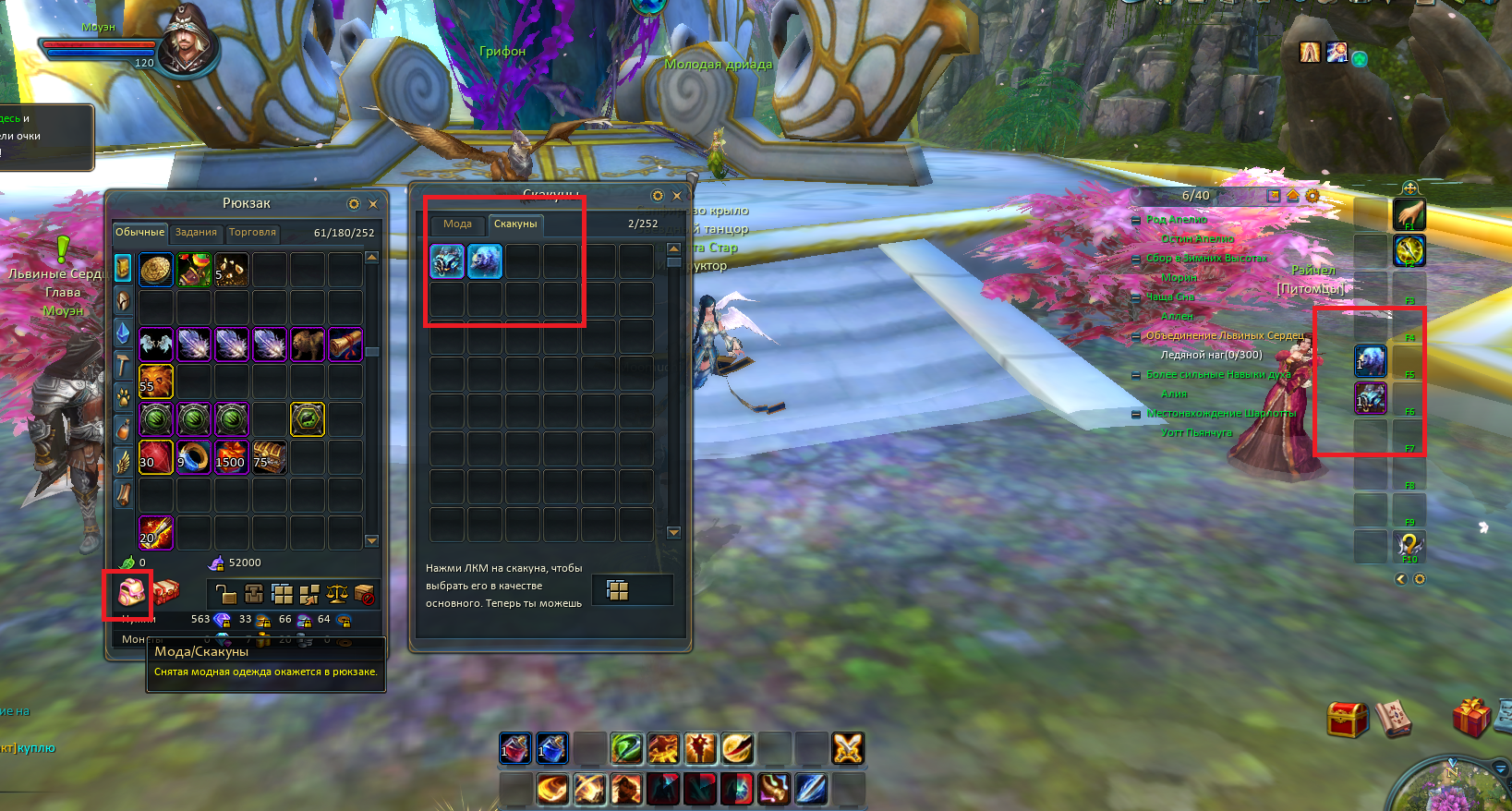Open the pink backpack Мода/Скакуны button

130,592
